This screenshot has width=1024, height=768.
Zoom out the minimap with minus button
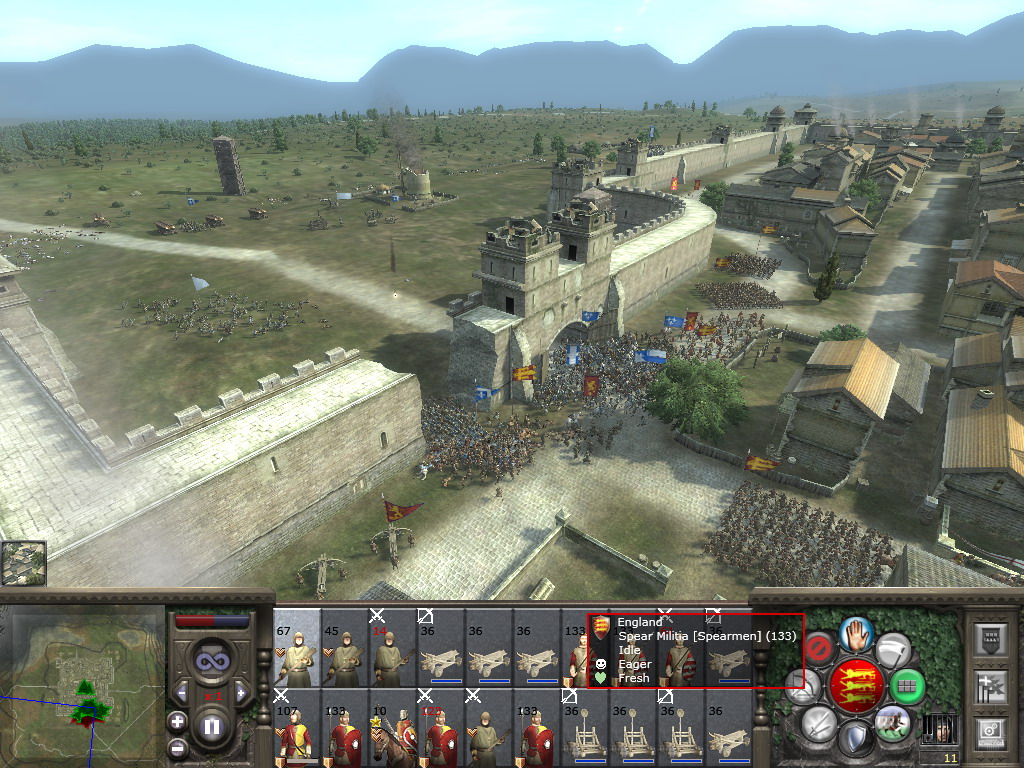pyautogui.click(x=177, y=746)
